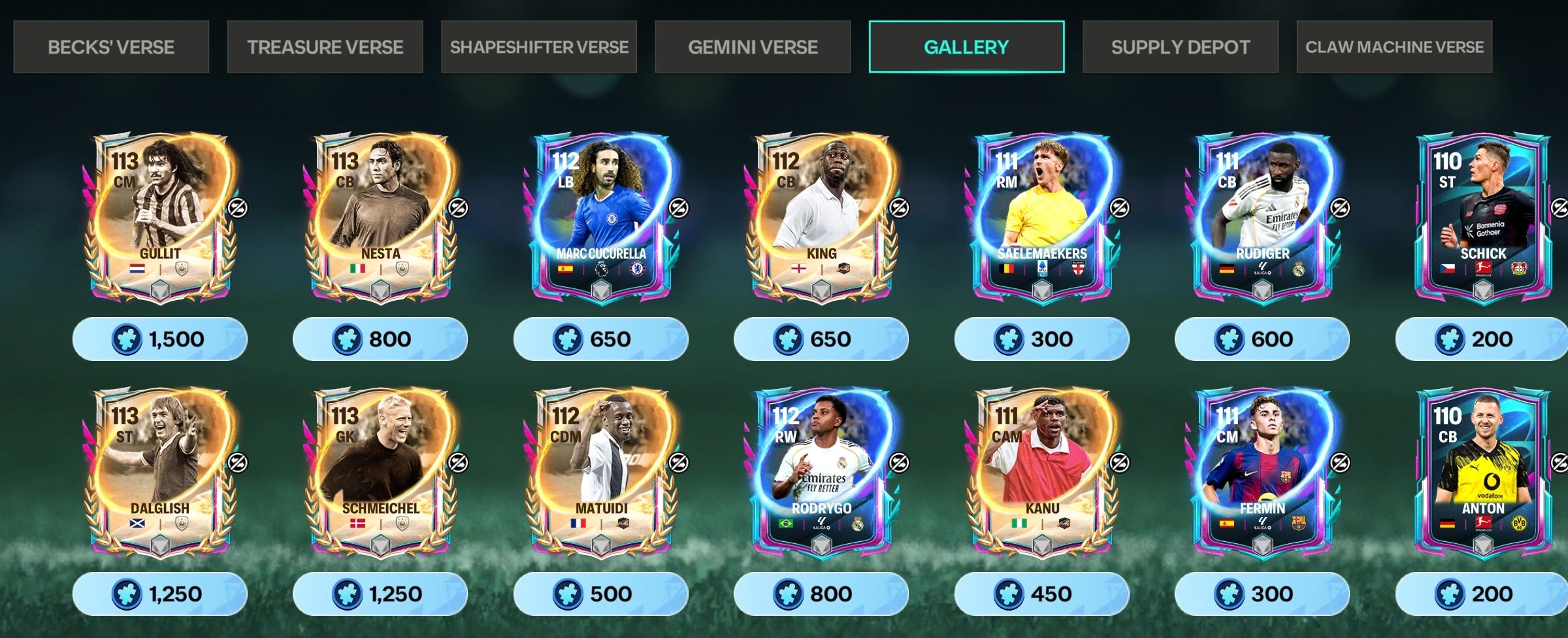1568x638 pixels.
Task: Select the Shapeshifter Verse tab
Action: click(x=539, y=47)
